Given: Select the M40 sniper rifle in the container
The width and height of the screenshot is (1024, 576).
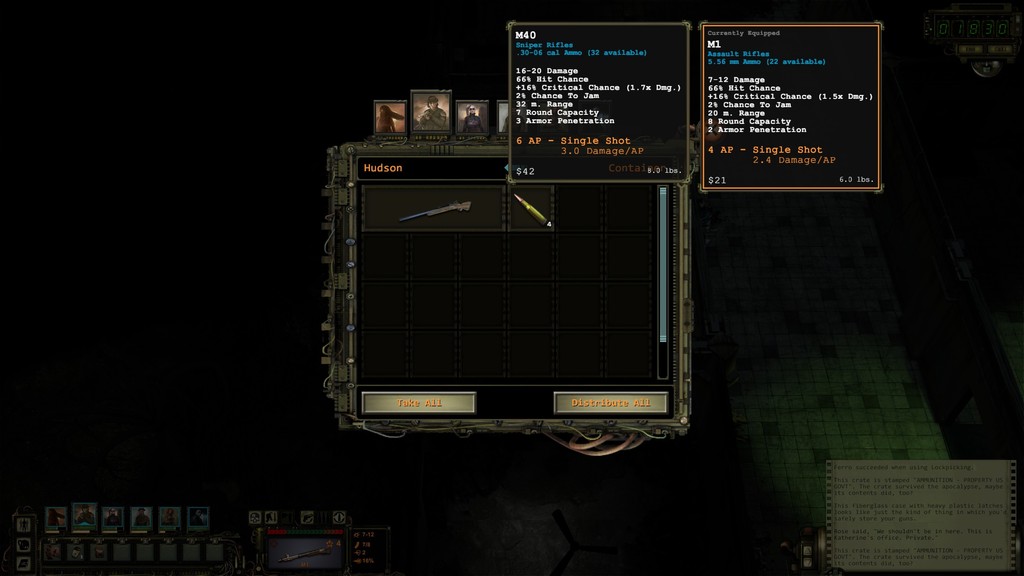Looking at the screenshot, I should (x=434, y=209).
